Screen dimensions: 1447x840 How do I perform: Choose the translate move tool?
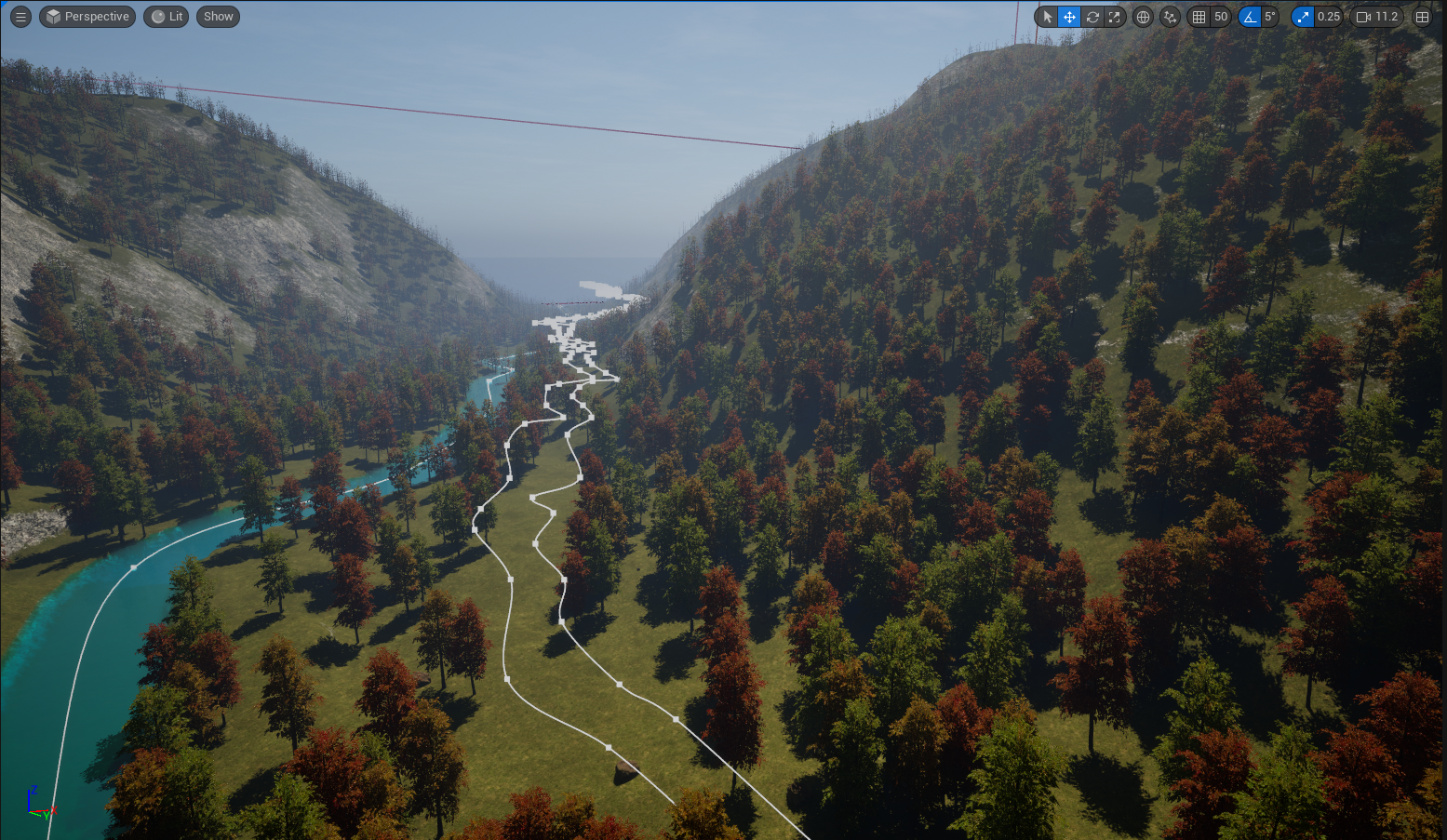coord(1069,17)
